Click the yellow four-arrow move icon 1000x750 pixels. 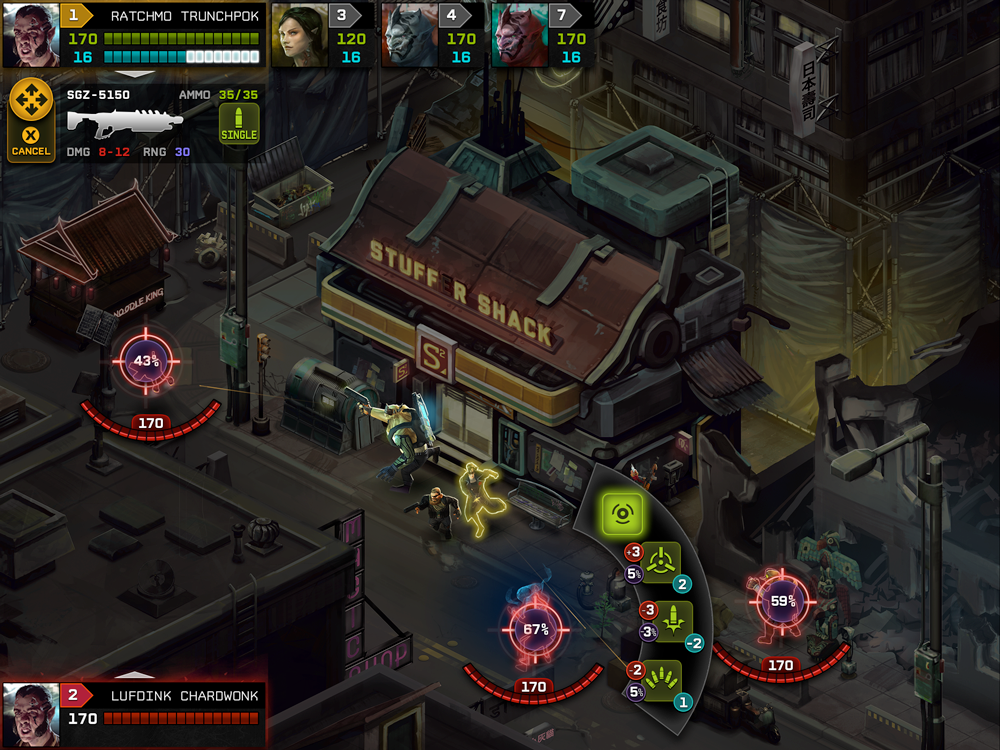click(30, 100)
